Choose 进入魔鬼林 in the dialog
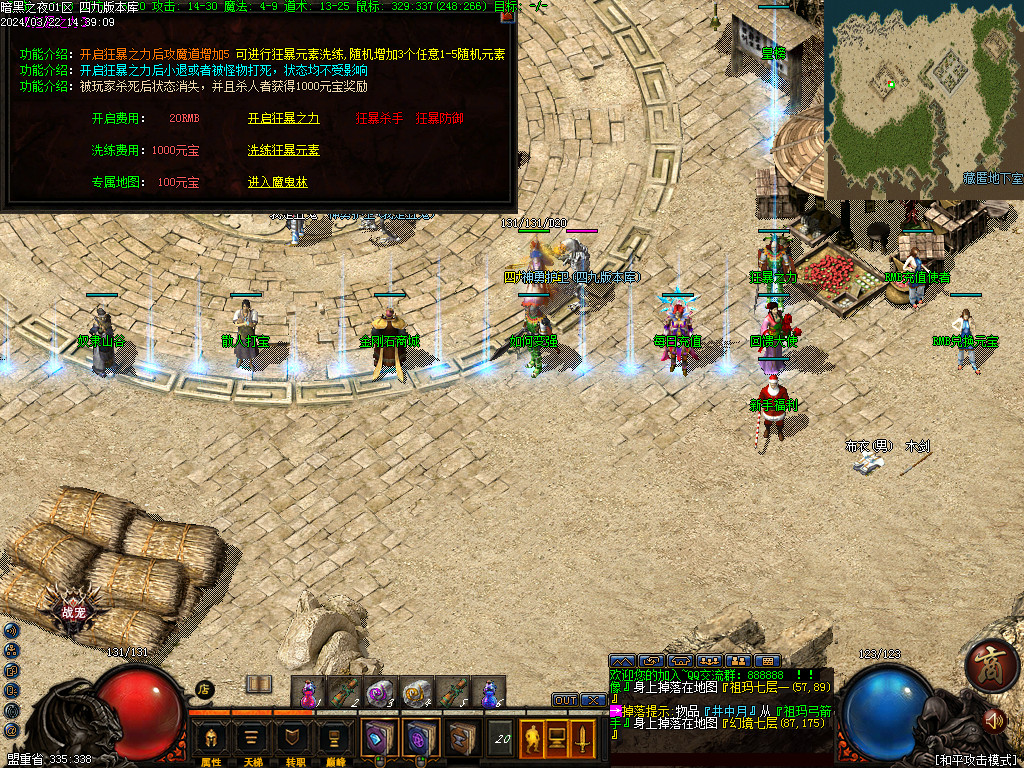The width and height of the screenshot is (1024, 768). click(277, 183)
